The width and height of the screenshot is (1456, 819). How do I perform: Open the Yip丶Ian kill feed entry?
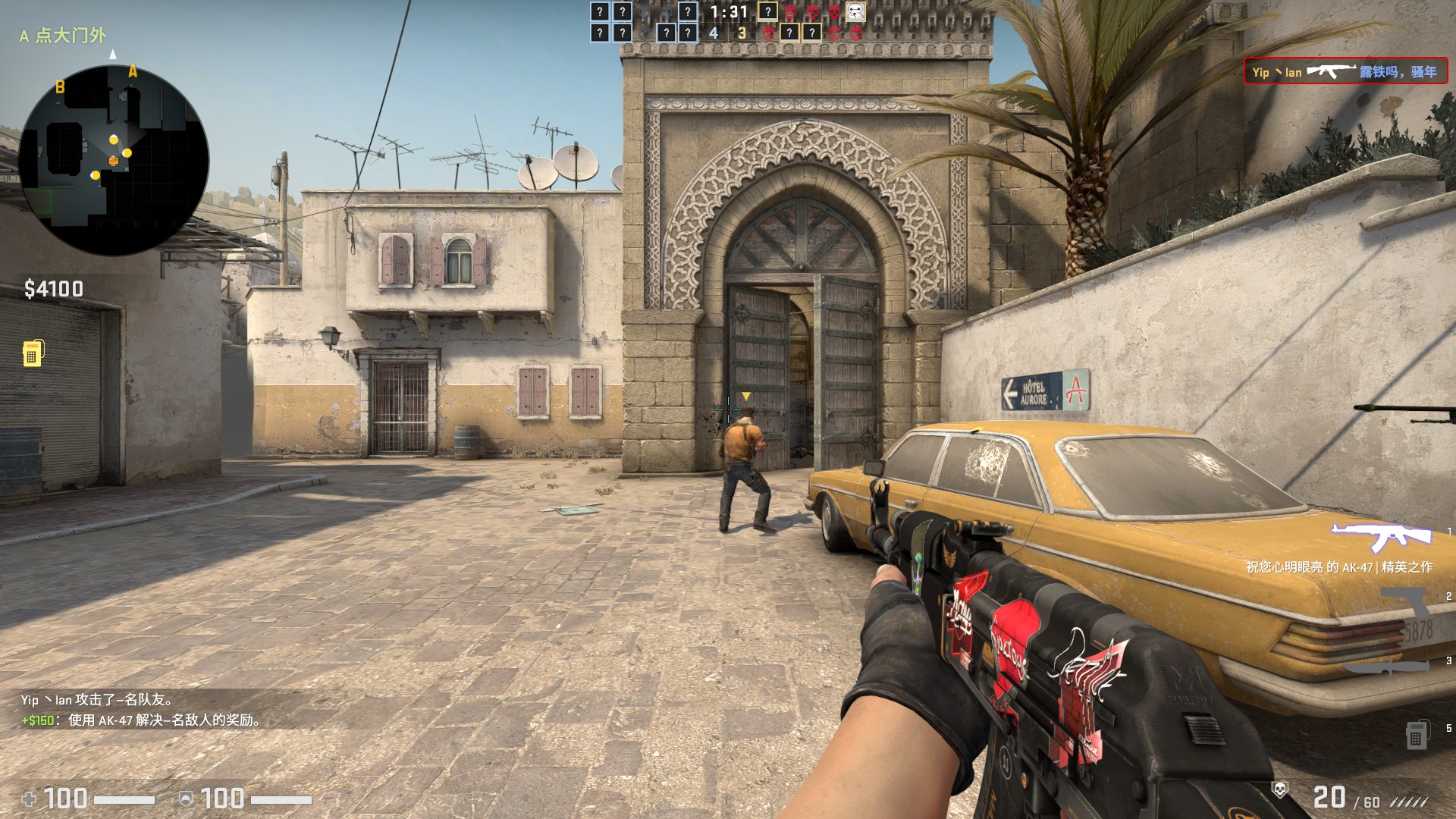click(1345, 72)
